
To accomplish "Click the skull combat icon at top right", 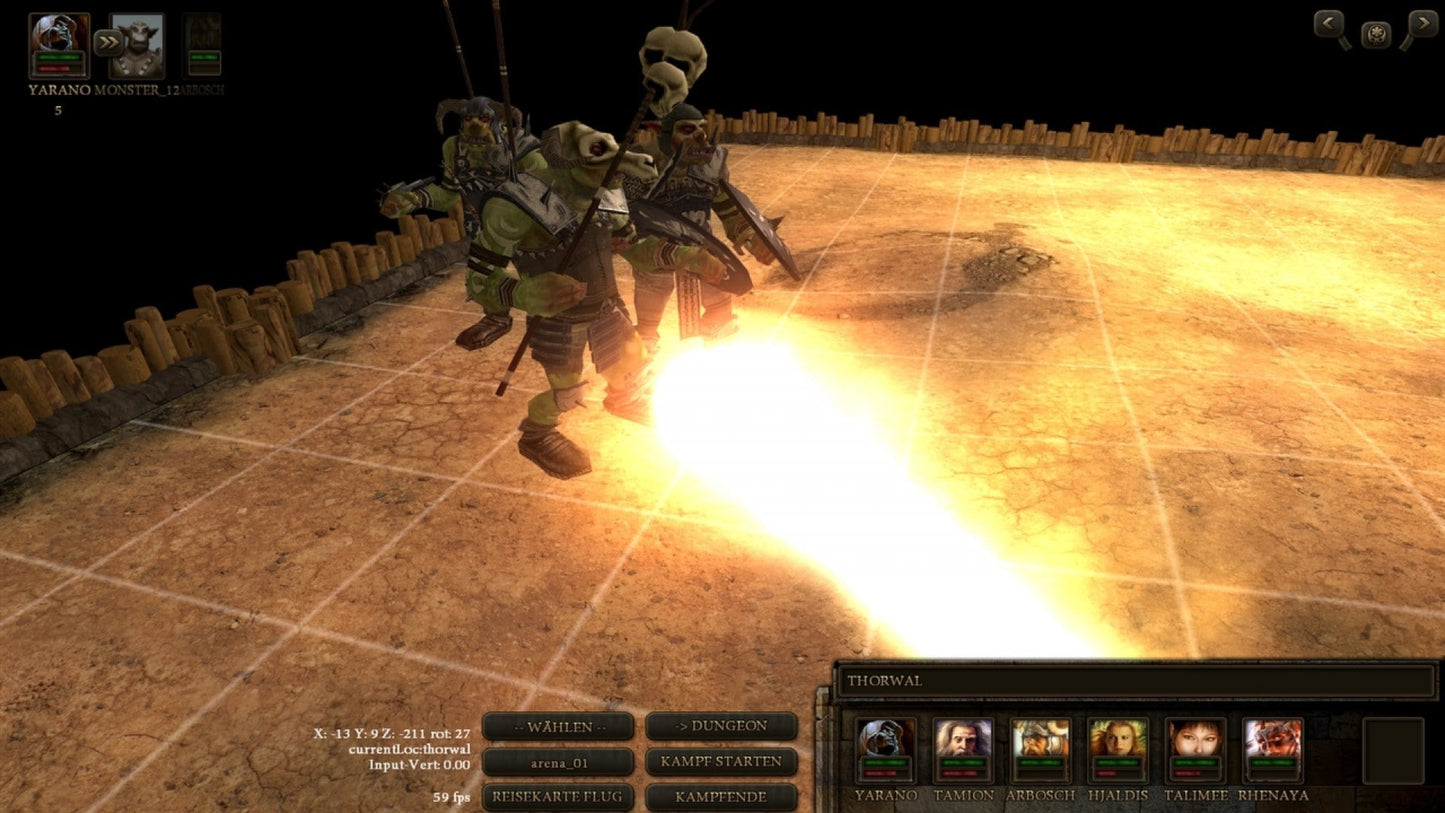I will click(x=1375, y=33).
